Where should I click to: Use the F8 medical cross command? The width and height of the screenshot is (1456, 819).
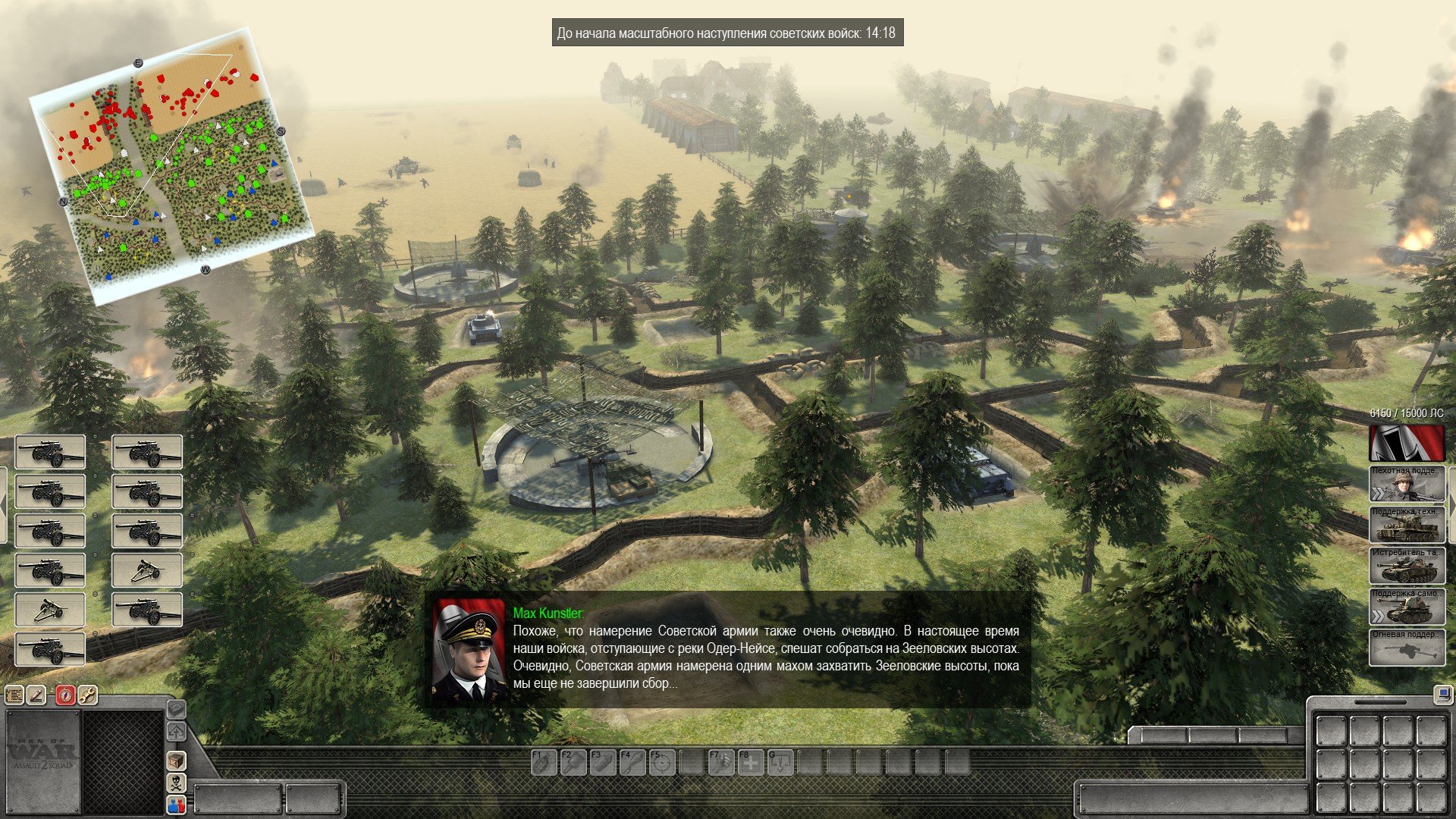point(750,762)
